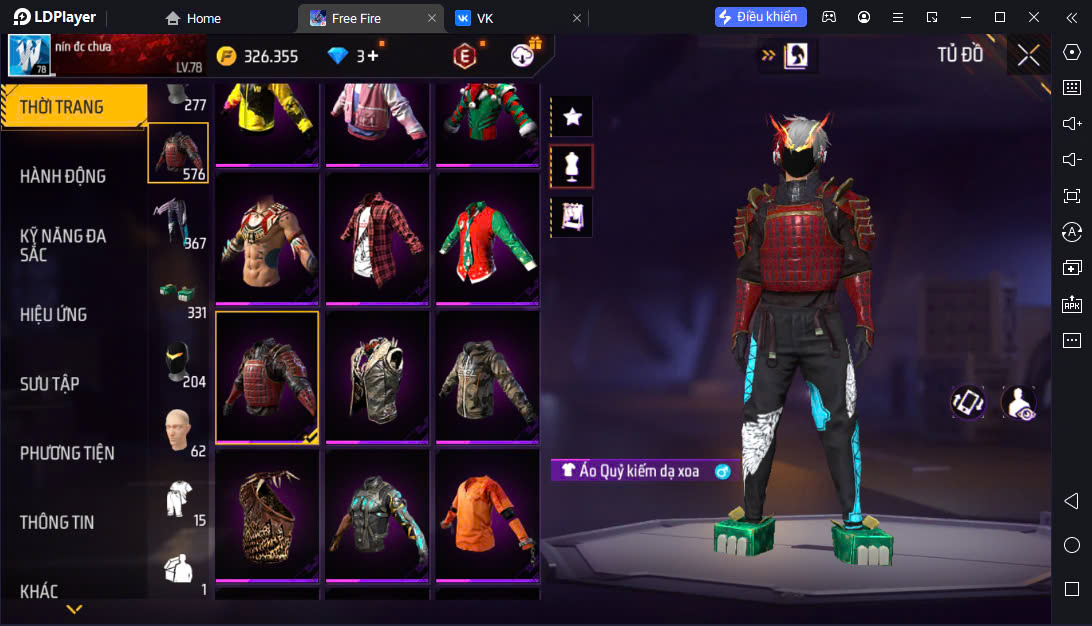Select the mannequin outfit preset icon
The height and width of the screenshot is (626, 1092).
(x=572, y=167)
